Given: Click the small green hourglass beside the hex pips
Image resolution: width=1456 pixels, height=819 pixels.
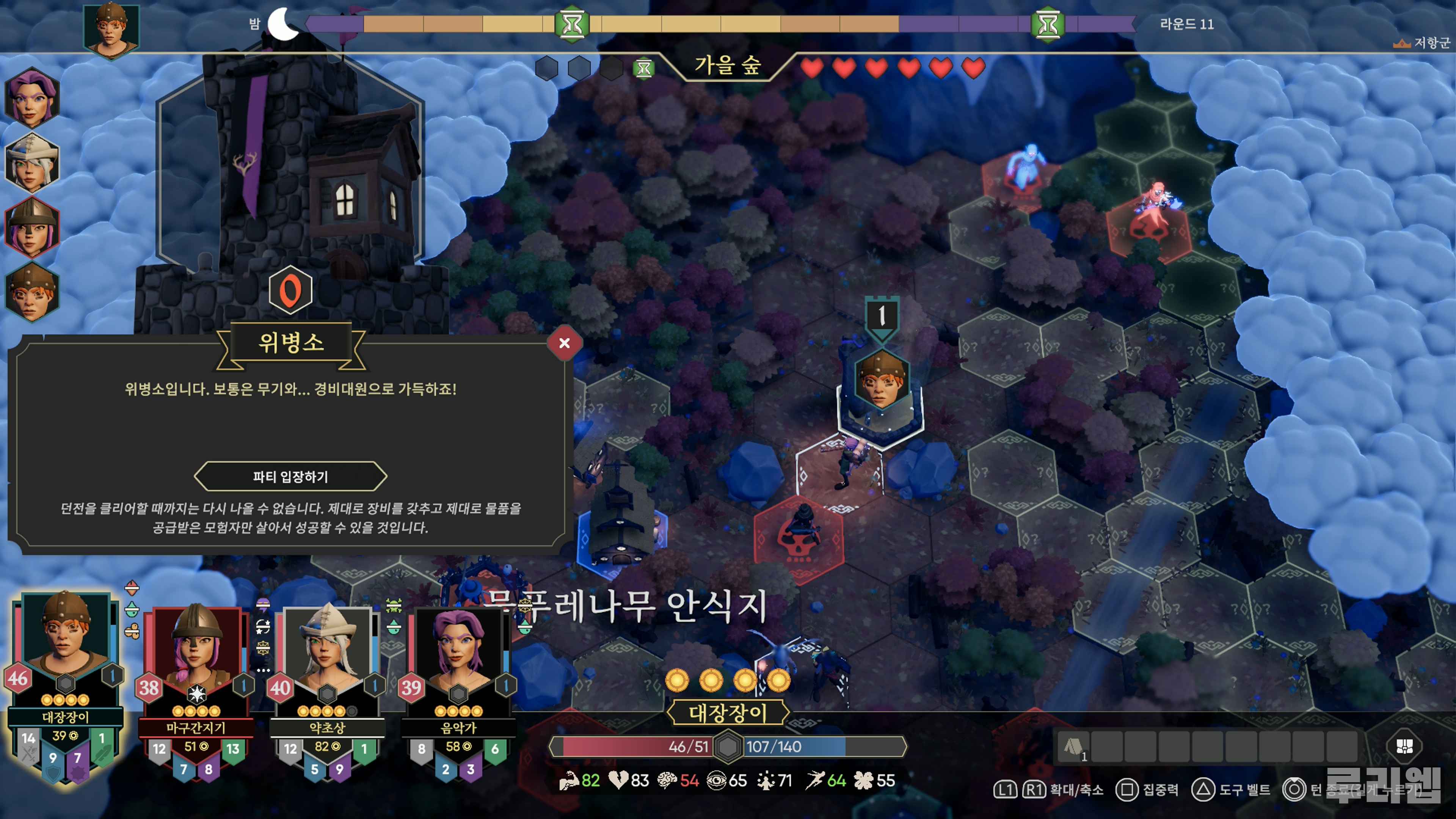Looking at the screenshot, I should pos(643,69).
